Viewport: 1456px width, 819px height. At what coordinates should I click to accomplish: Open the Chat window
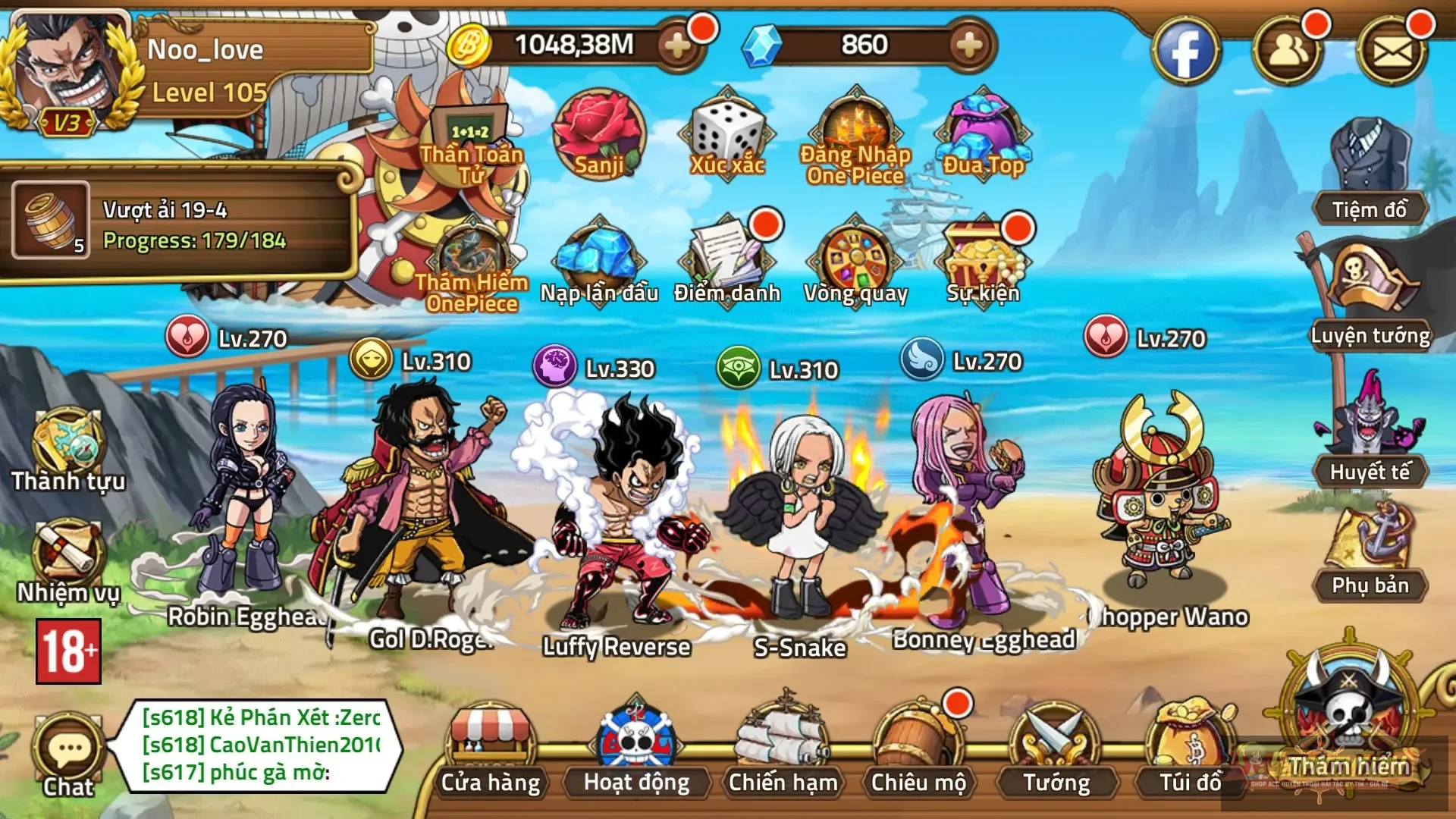click(68, 755)
